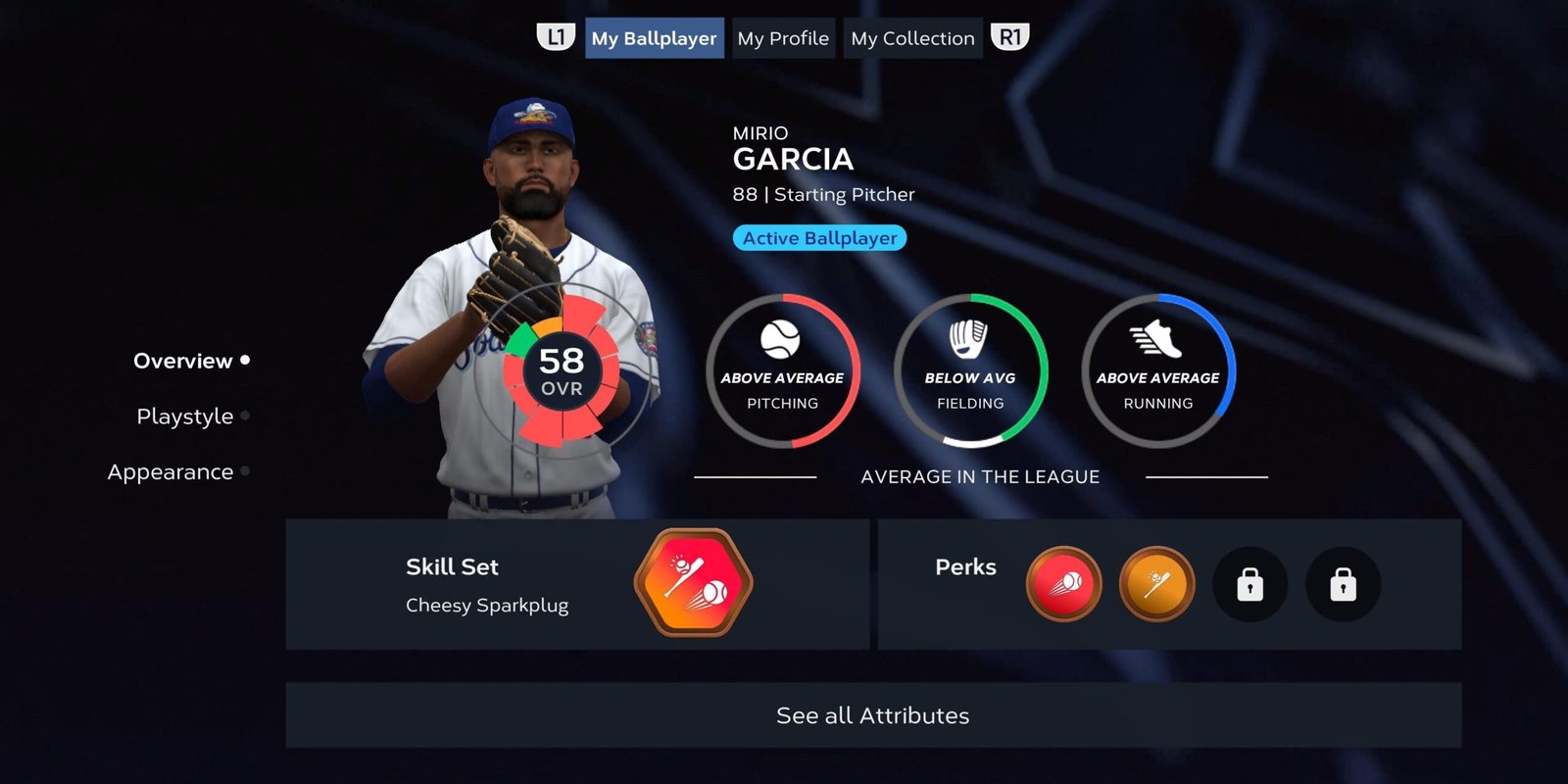
Task: Select the My Ballplayer tab
Action: click(x=654, y=38)
